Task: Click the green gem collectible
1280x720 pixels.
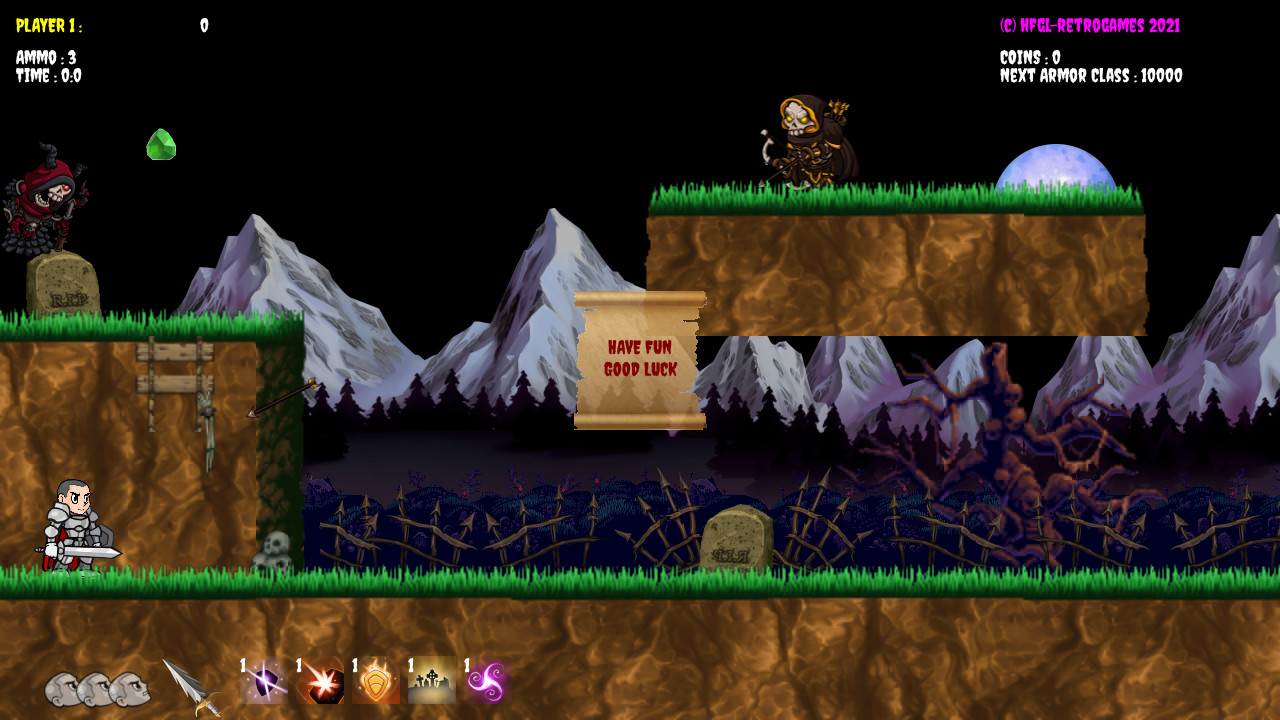Action: 162,145
